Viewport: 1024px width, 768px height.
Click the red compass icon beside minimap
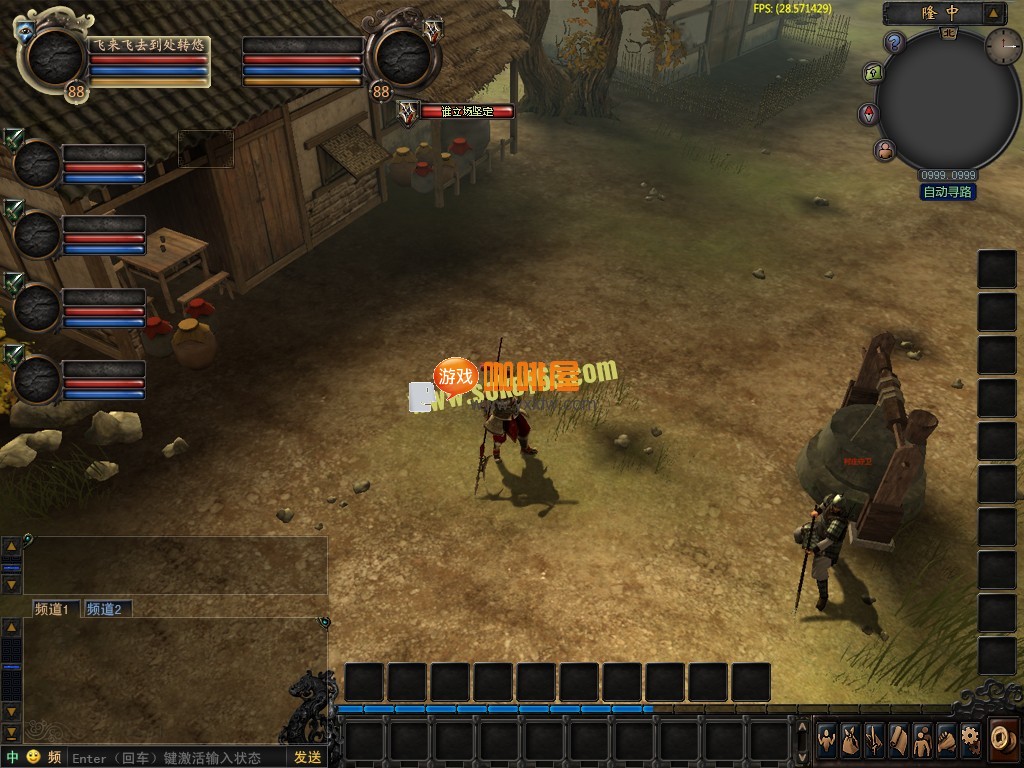pyautogui.click(x=868, y=114)
